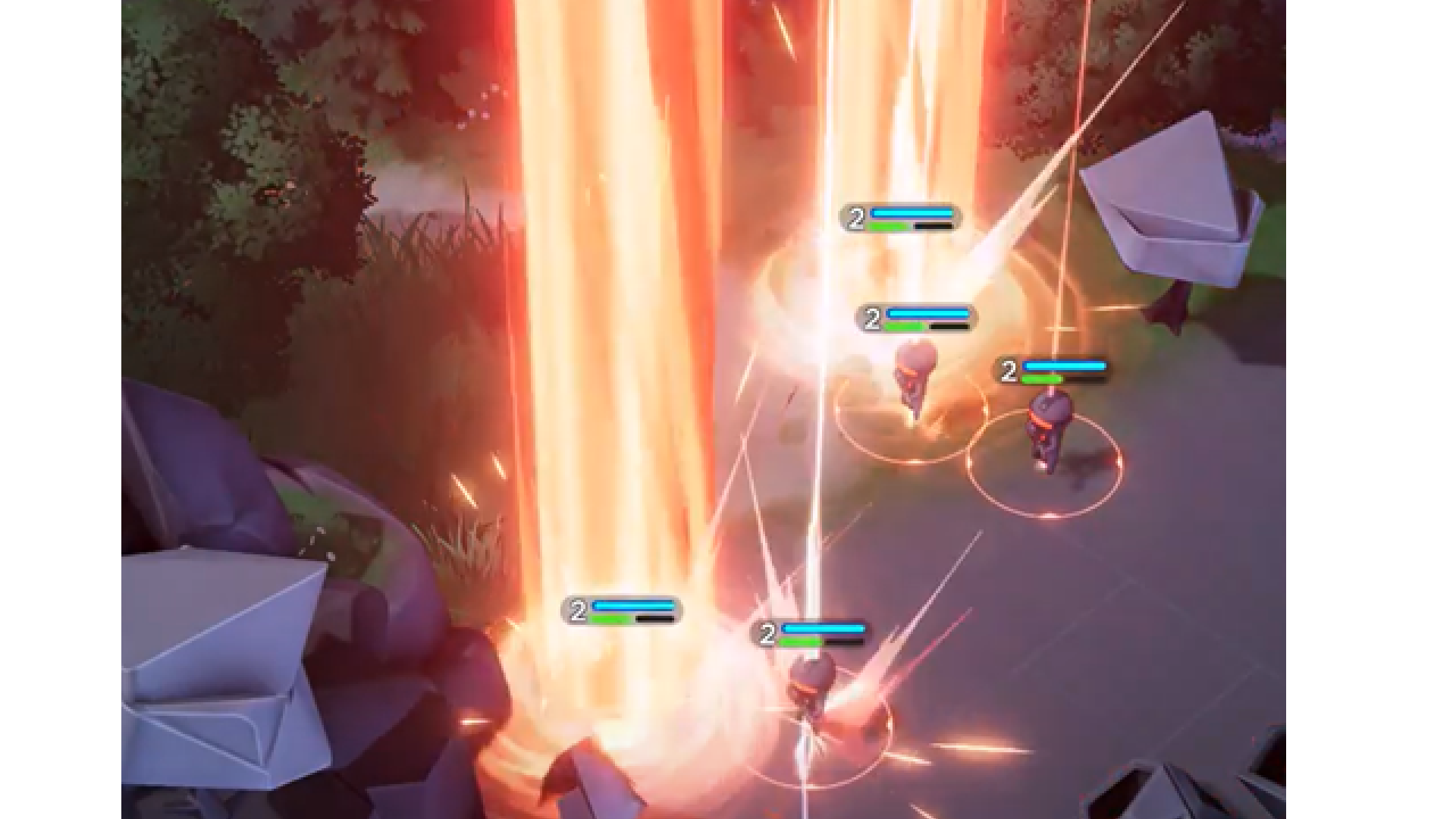Viewport: 1456px width, 819px height.
Task: Select the level 2 badge on topmost health bar
Action: [856, 218]
